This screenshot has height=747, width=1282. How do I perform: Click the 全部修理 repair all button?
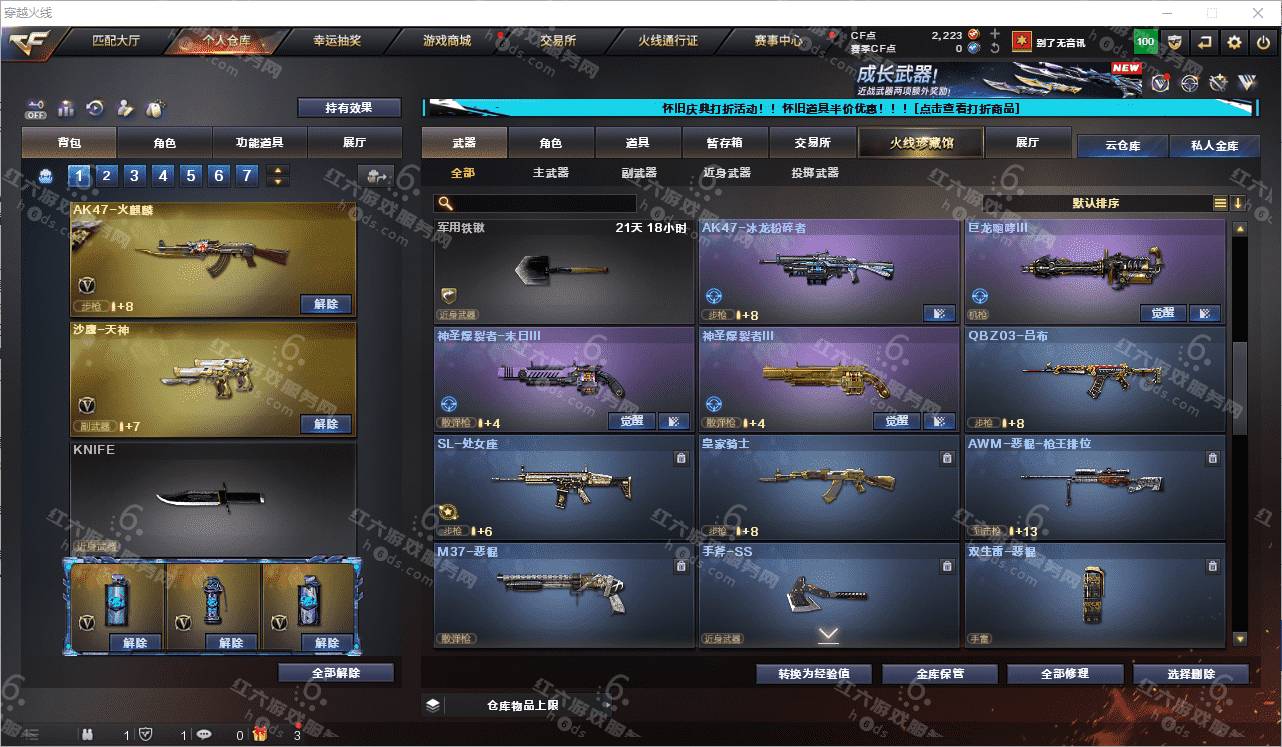click(x=1064, y=673)
